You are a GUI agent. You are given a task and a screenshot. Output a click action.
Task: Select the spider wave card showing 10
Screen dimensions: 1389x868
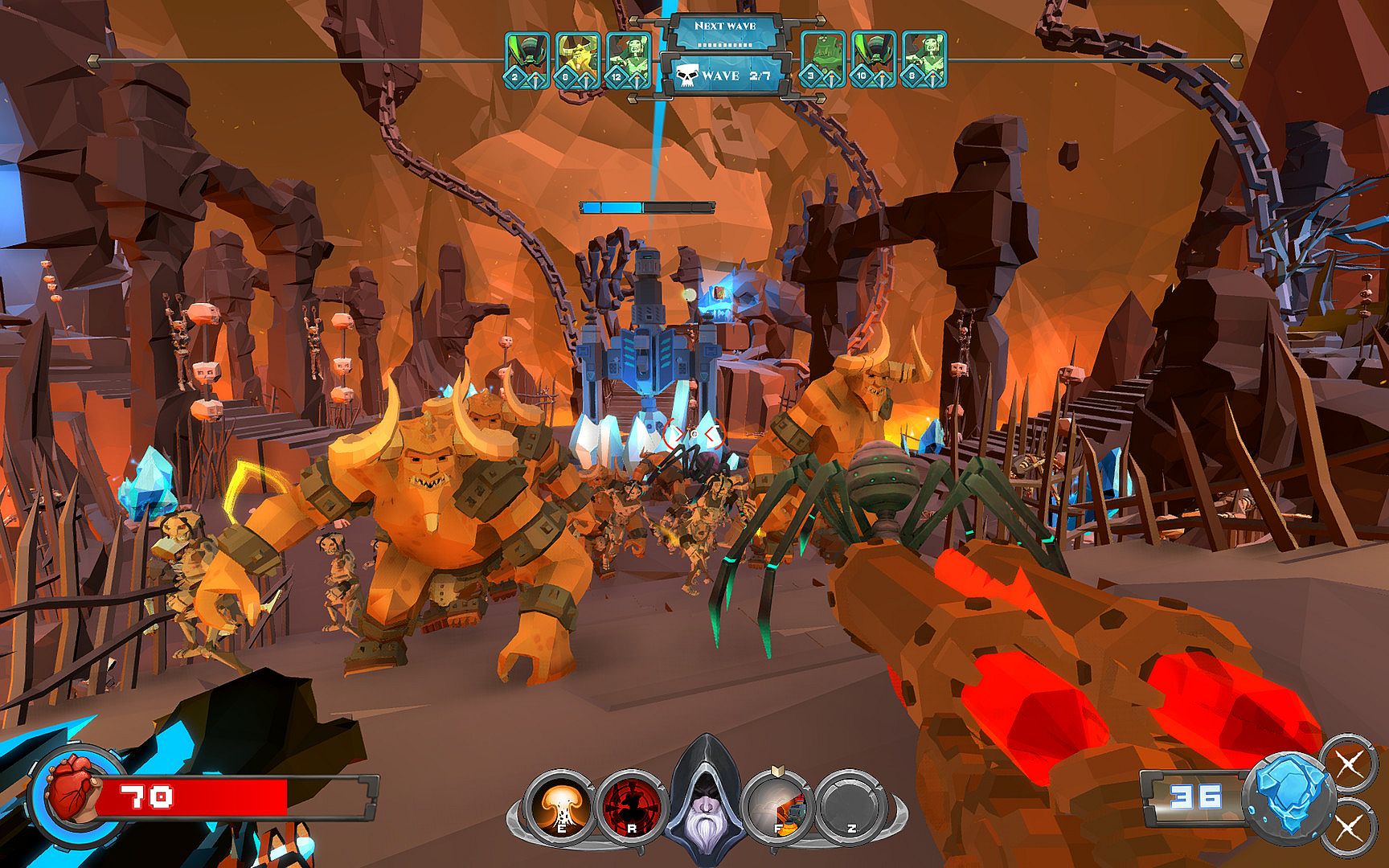point(874,59)
